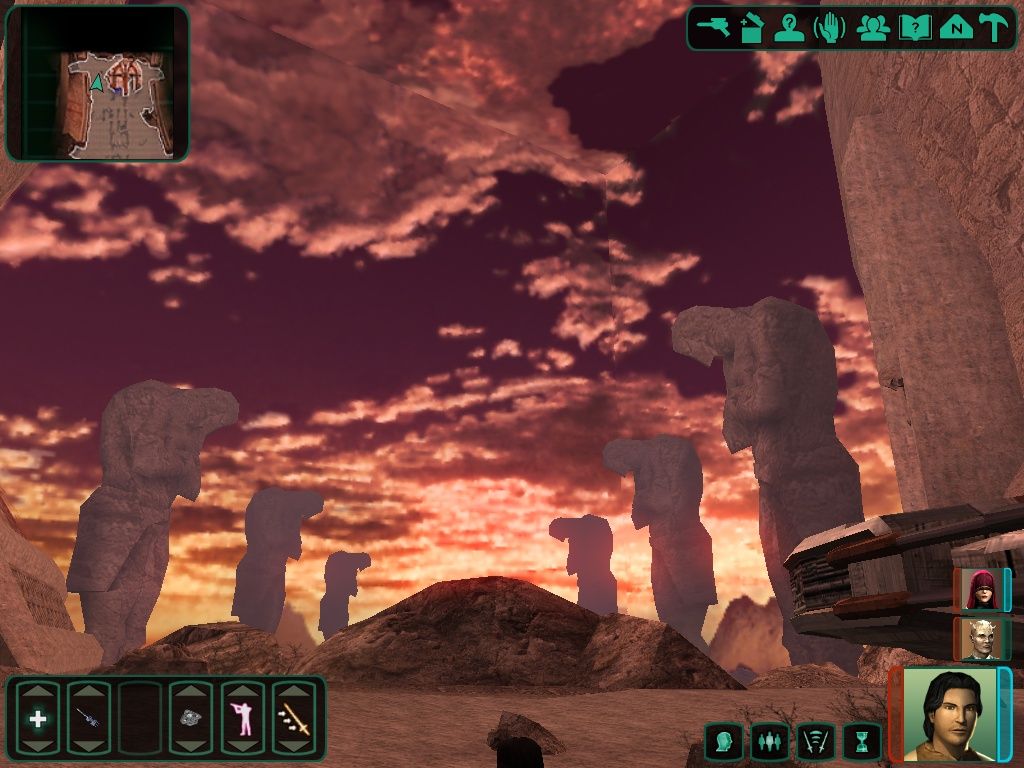Pause the game with the hourglass icon
The image size is (1024, 768).
[x=862, y=742]
